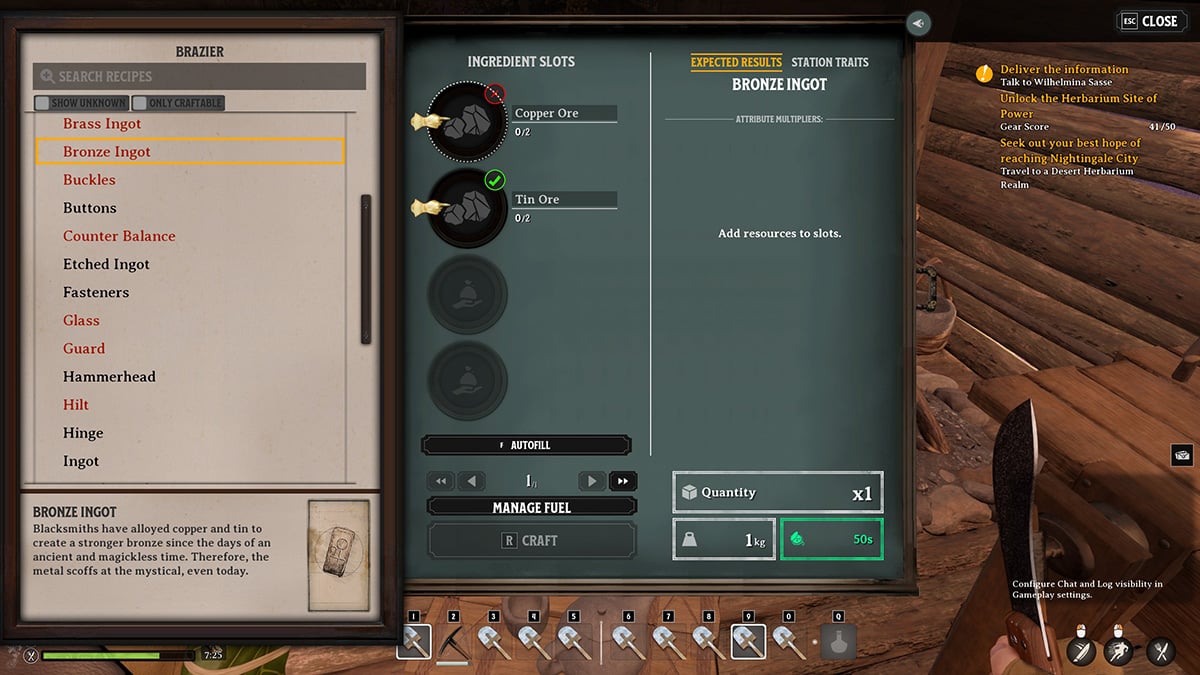Autofill the ingredient slots
Viewport: 1200px width, 675px height.
point(527,445)
